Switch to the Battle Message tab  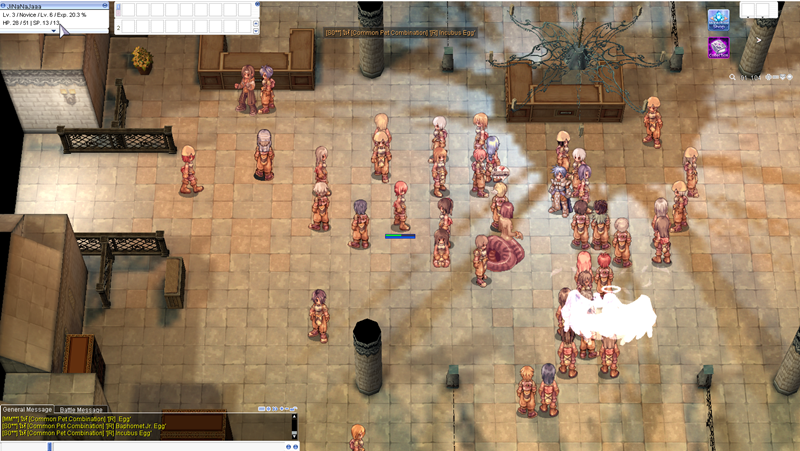click(81, 410)
